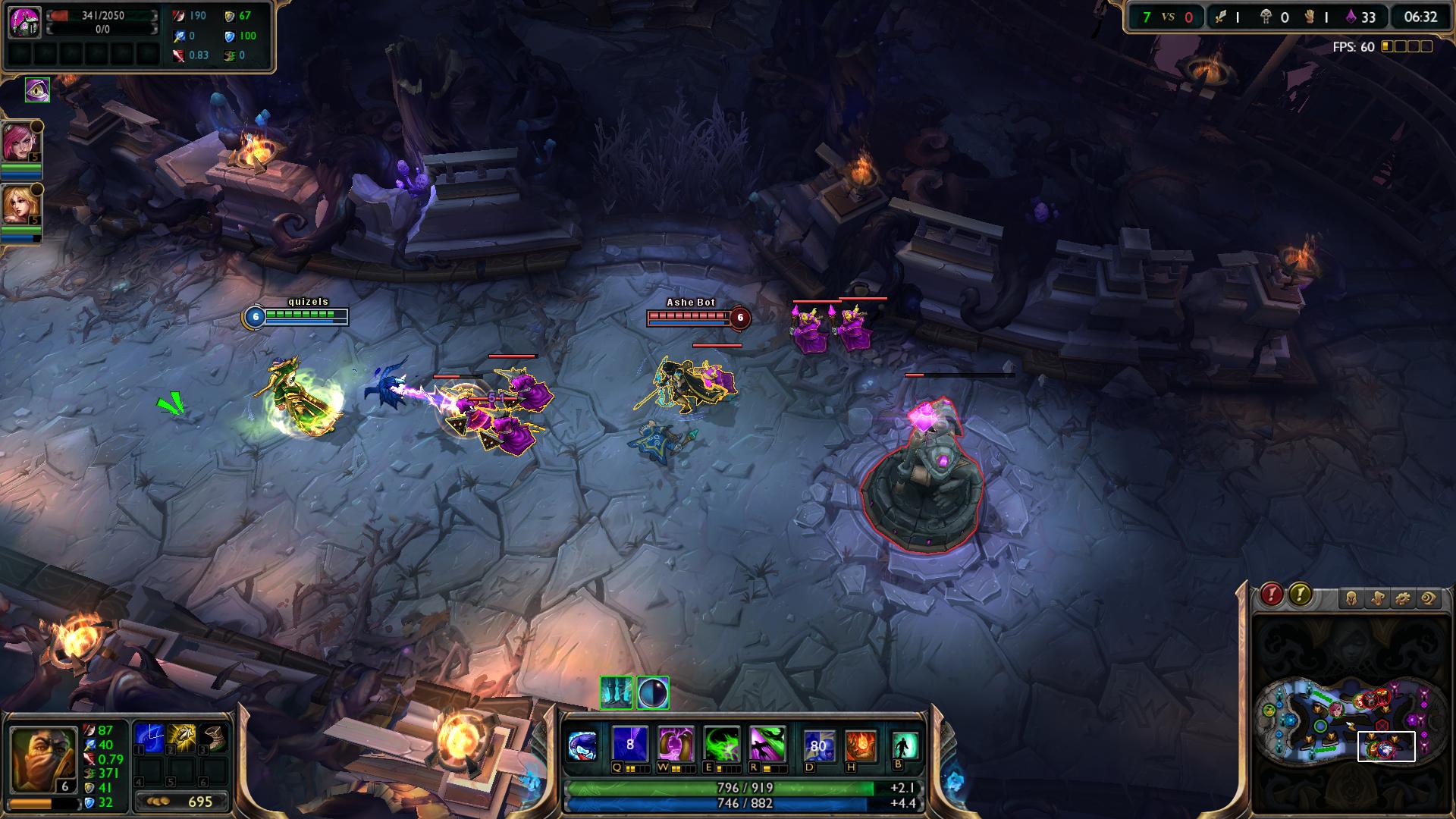Cast the fiery H summoner spell
Viewport: 1456px width, 819px height.
(860, 745)
